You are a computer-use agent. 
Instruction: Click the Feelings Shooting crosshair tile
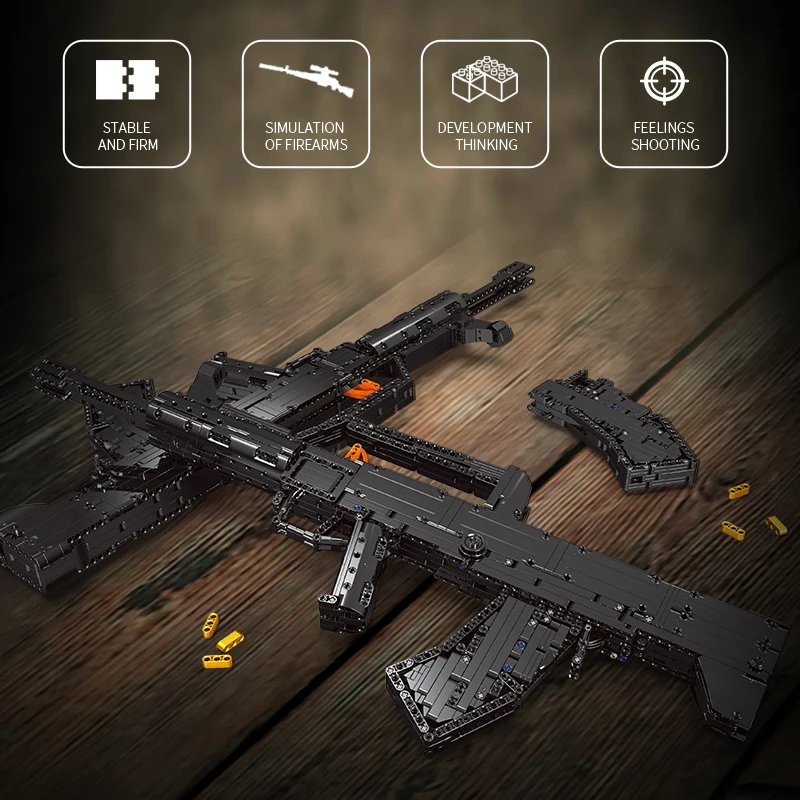coord(664,104)
